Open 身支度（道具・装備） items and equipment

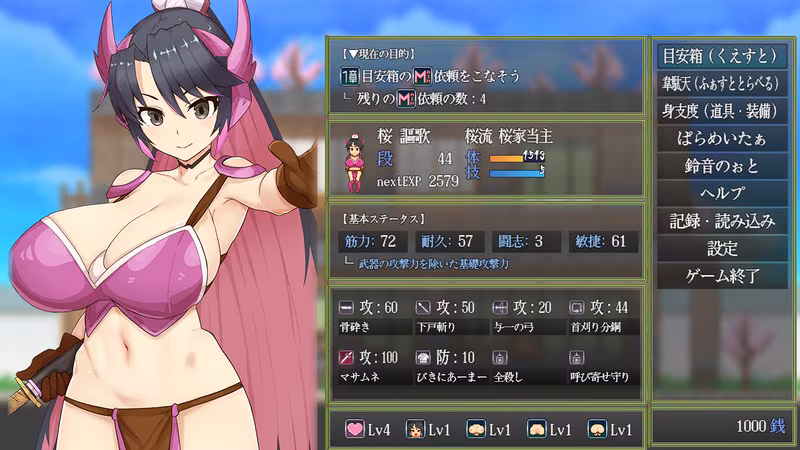coord(724,112)
